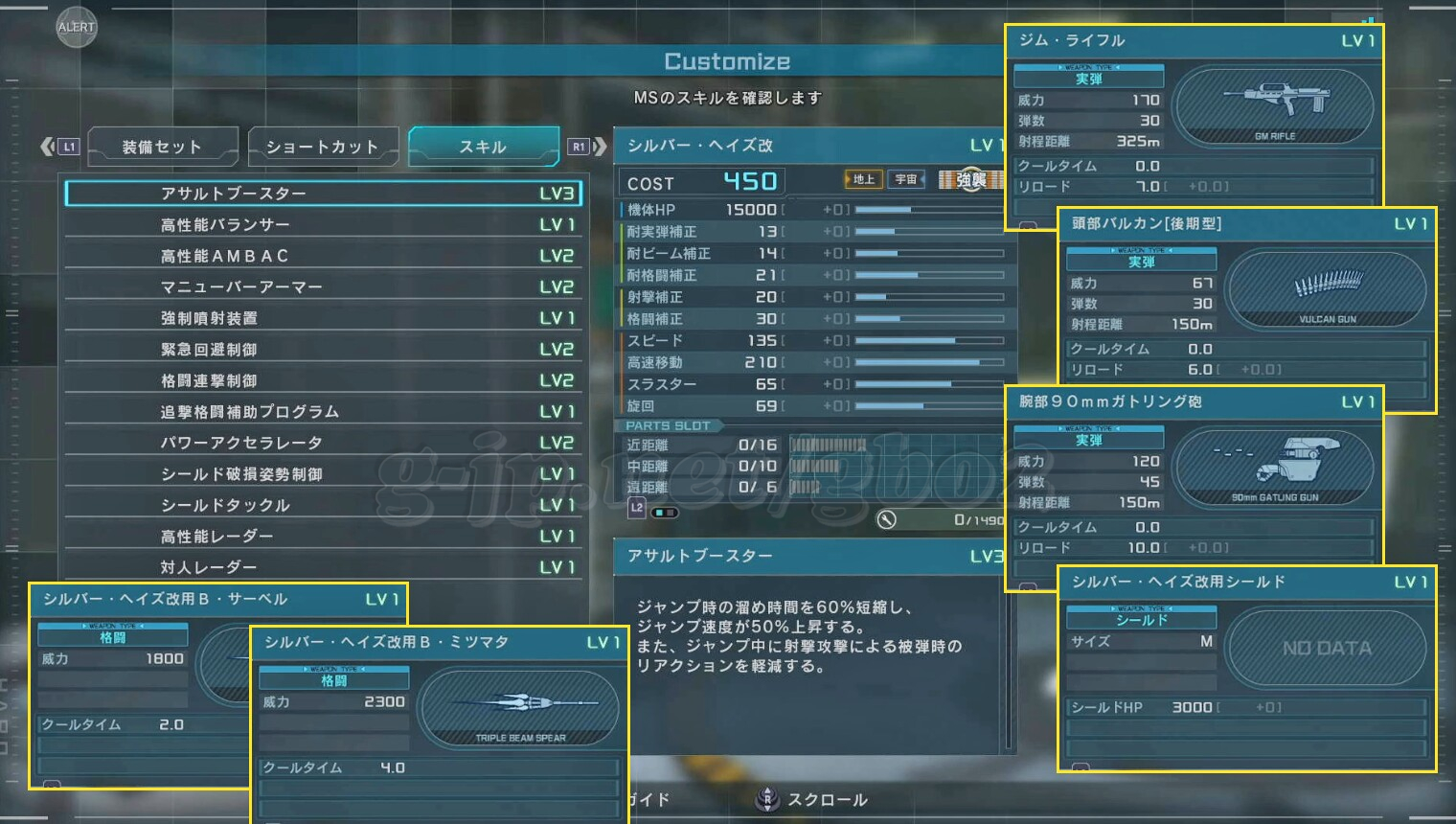Choose the シールドタックル skill entry
The width and height of the screenshot is (1456, 824).
coord(324,505)
